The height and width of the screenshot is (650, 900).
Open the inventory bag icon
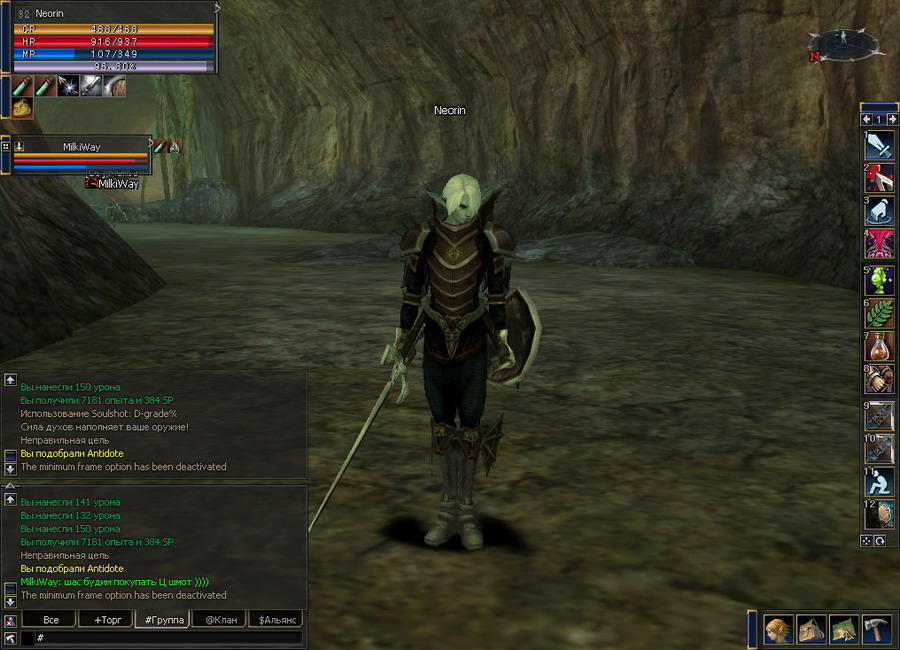click(x=811, y=629)
